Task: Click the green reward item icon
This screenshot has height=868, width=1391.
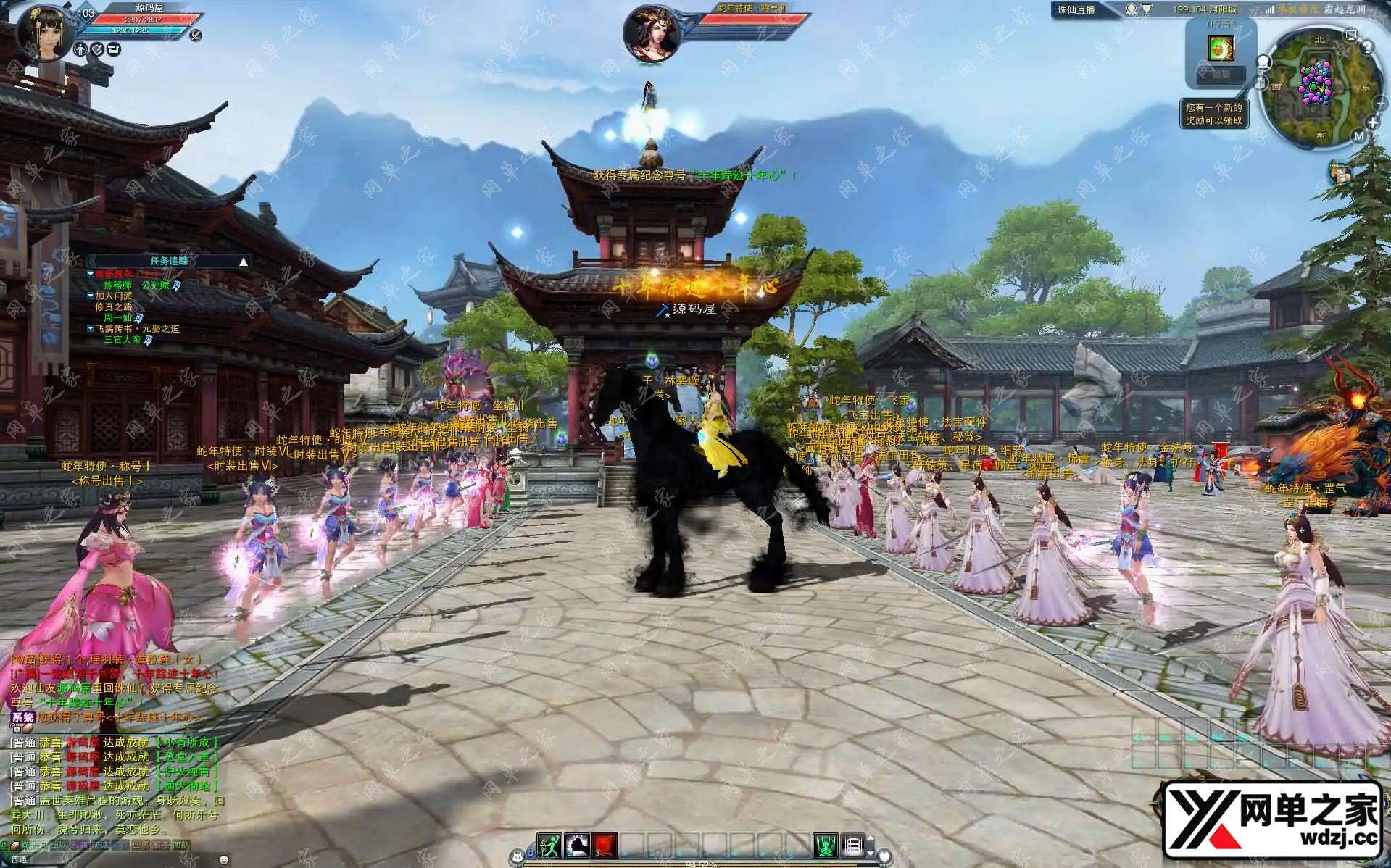Action: [1221, 48]
